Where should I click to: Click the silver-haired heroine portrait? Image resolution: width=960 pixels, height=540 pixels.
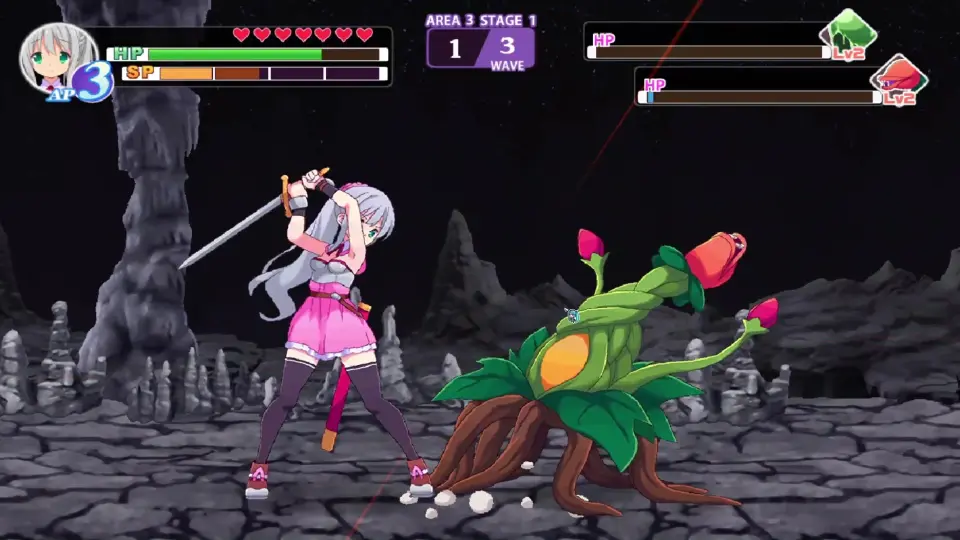pos(50,58)
